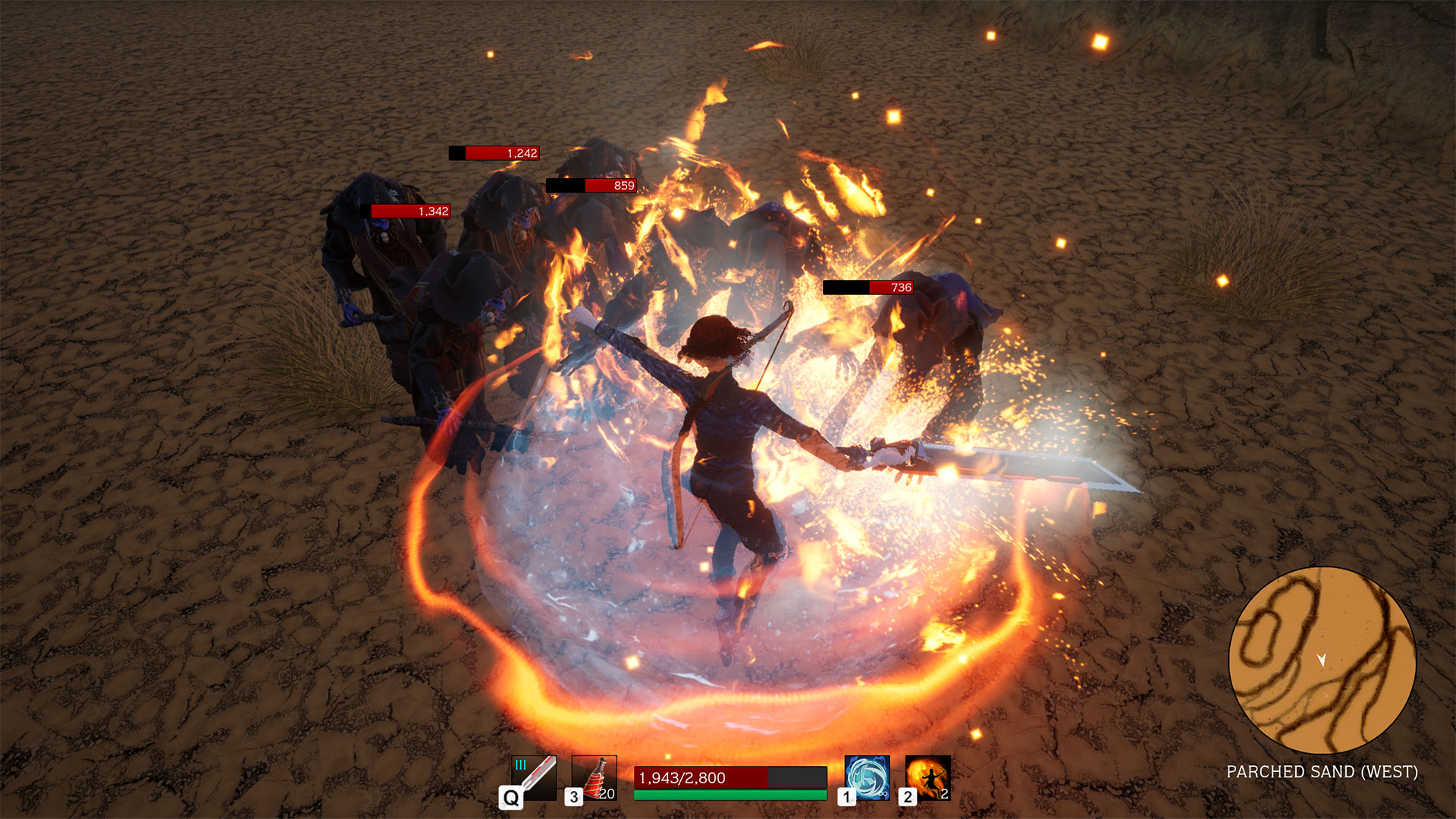
Task: Click the potion quantity showing 20
Action: coord(607,795)
